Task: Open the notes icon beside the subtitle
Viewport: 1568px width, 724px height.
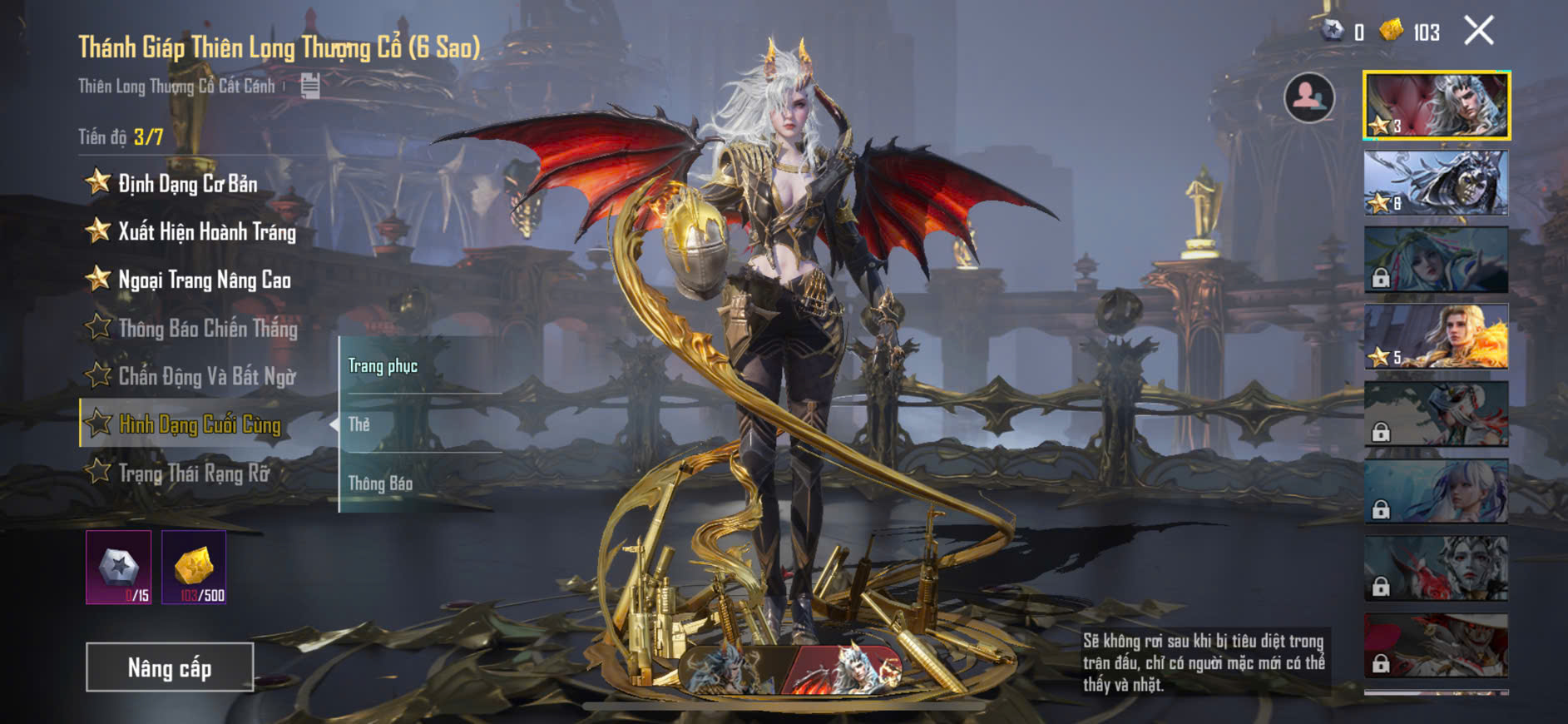Action: [310, 85]
